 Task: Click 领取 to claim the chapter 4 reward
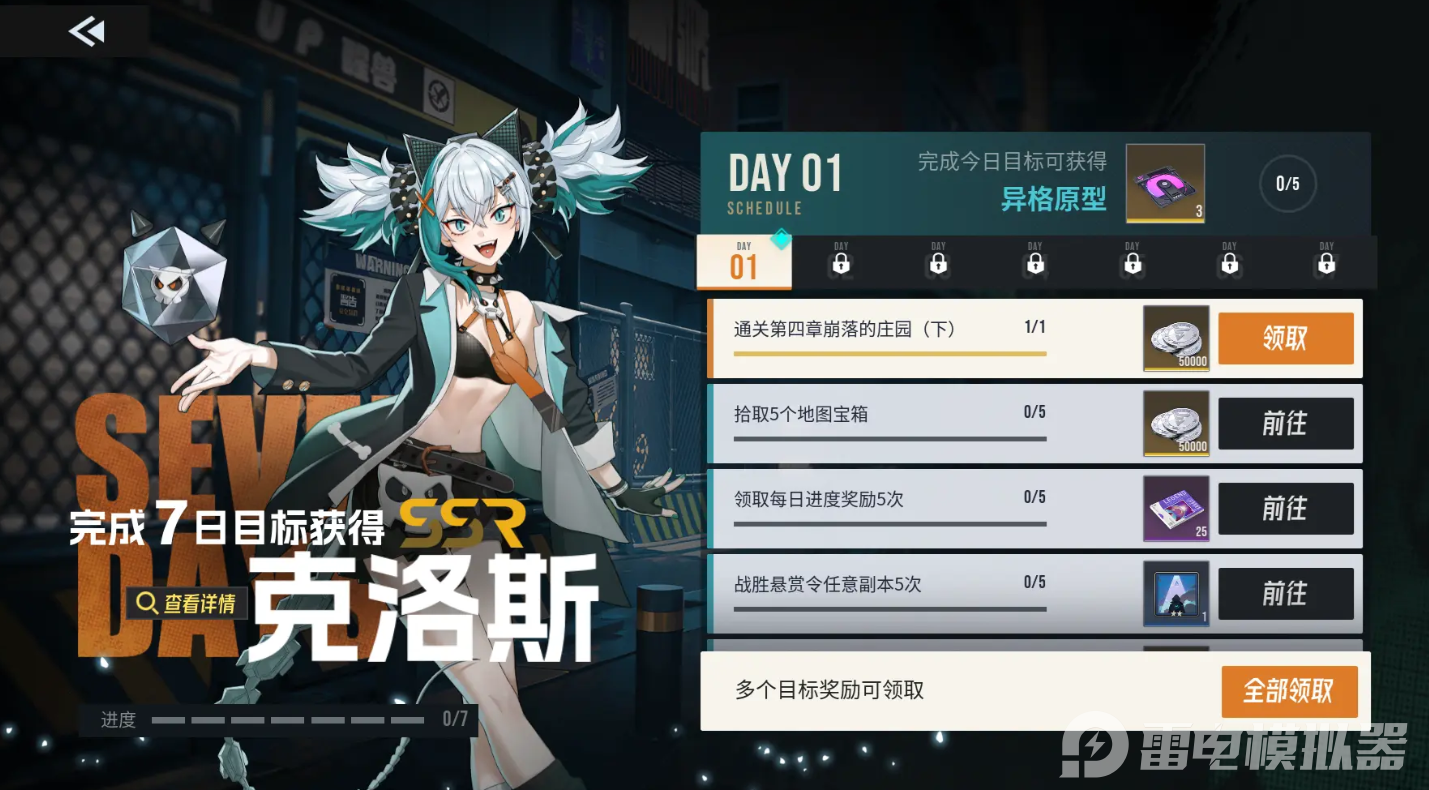coord(1286,338)
